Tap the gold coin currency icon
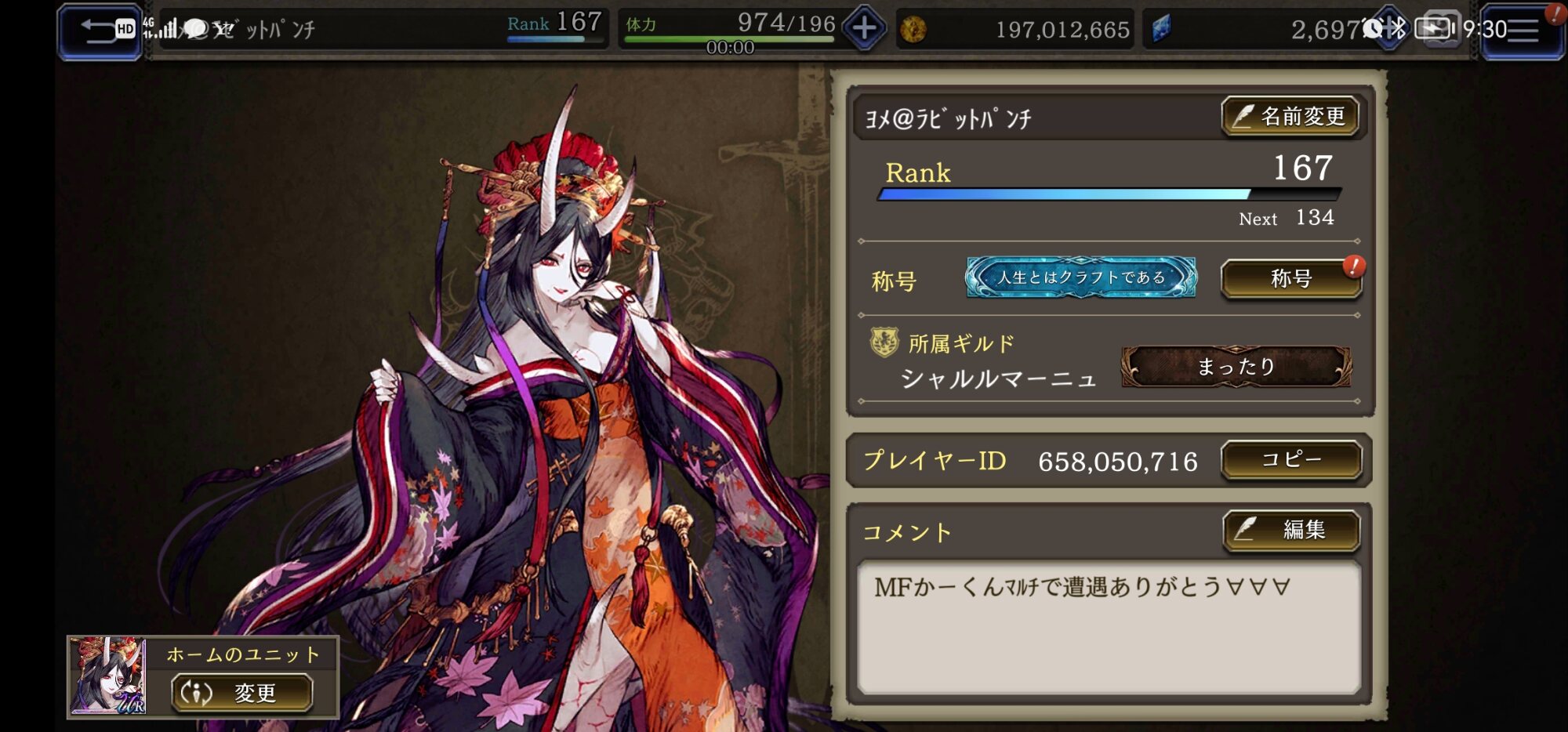Screen dimensions: 1568x732 click(913, 31)
